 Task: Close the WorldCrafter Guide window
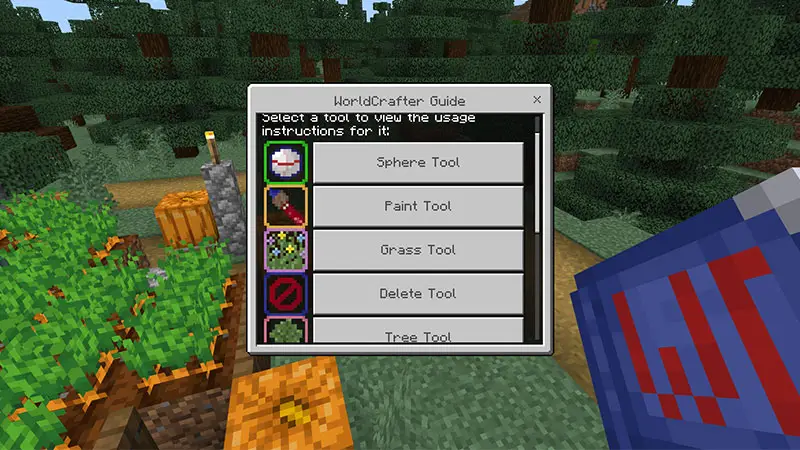tap(537, 100)
